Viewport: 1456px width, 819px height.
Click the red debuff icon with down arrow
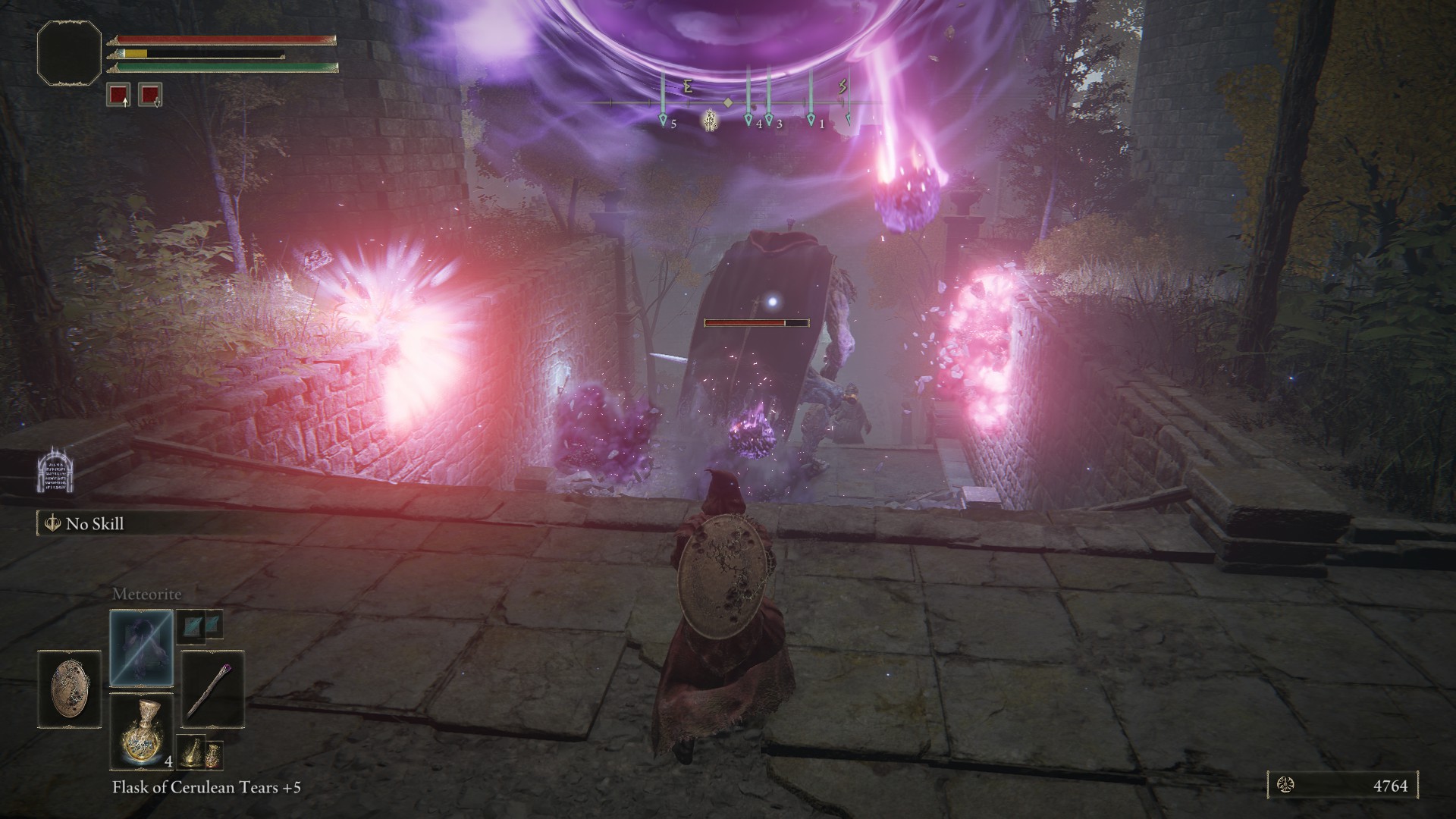point(150,95)
